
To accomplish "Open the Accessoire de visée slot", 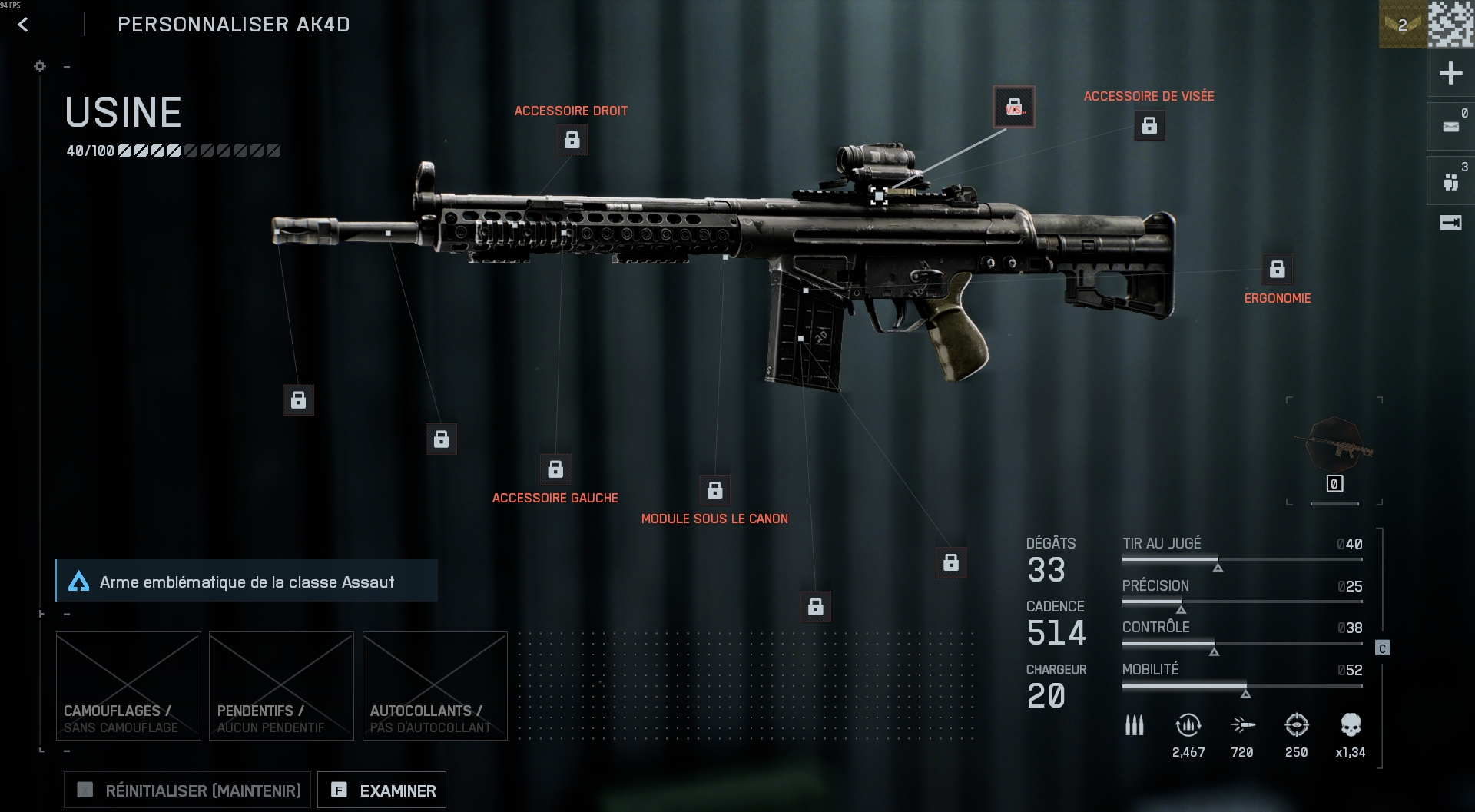I will pyautogui.click(x=1149, y=127).
